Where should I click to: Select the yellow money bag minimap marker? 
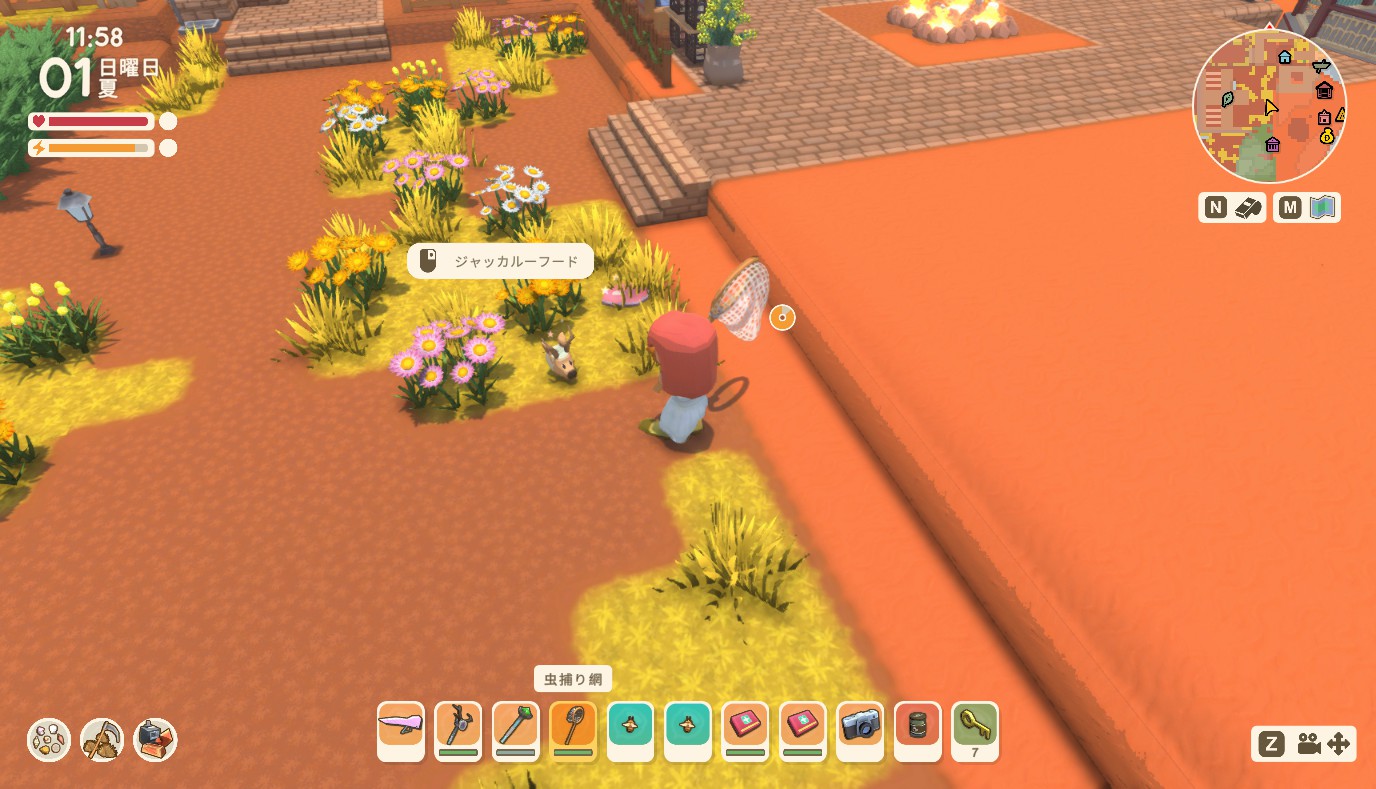click(1326, 136)
